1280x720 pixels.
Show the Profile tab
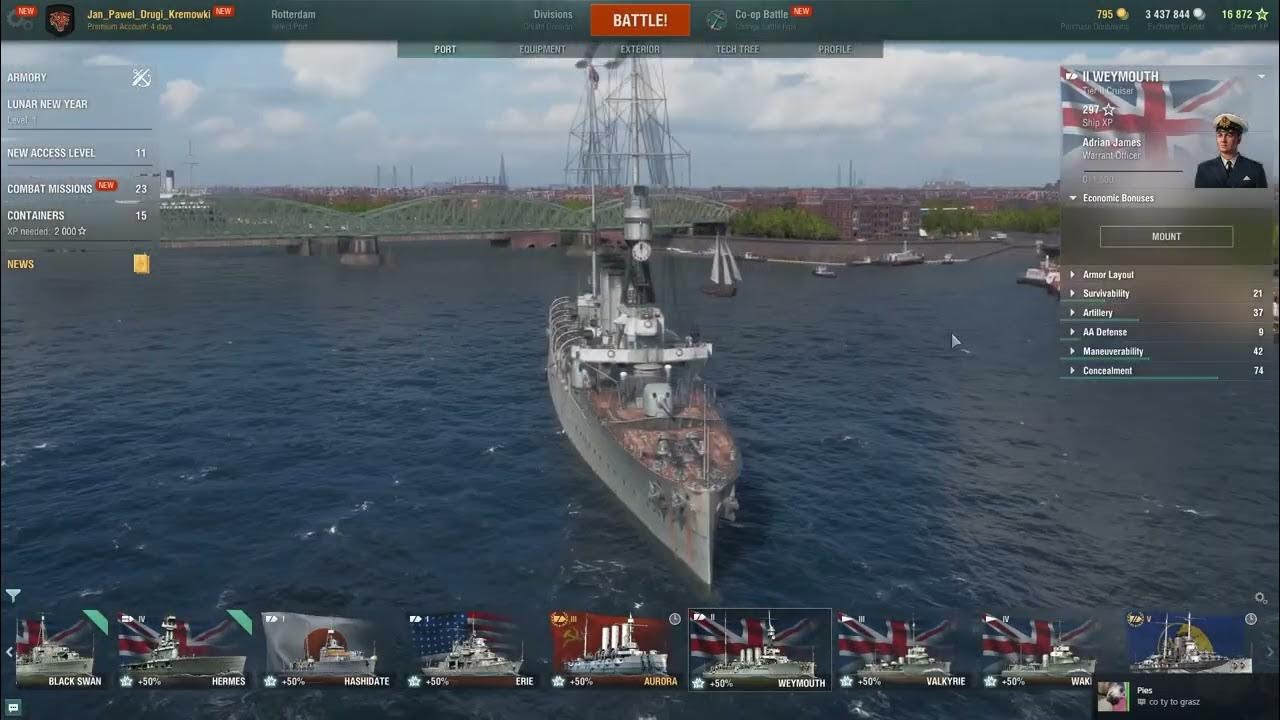pyautogui.click(x=835, y=49)
